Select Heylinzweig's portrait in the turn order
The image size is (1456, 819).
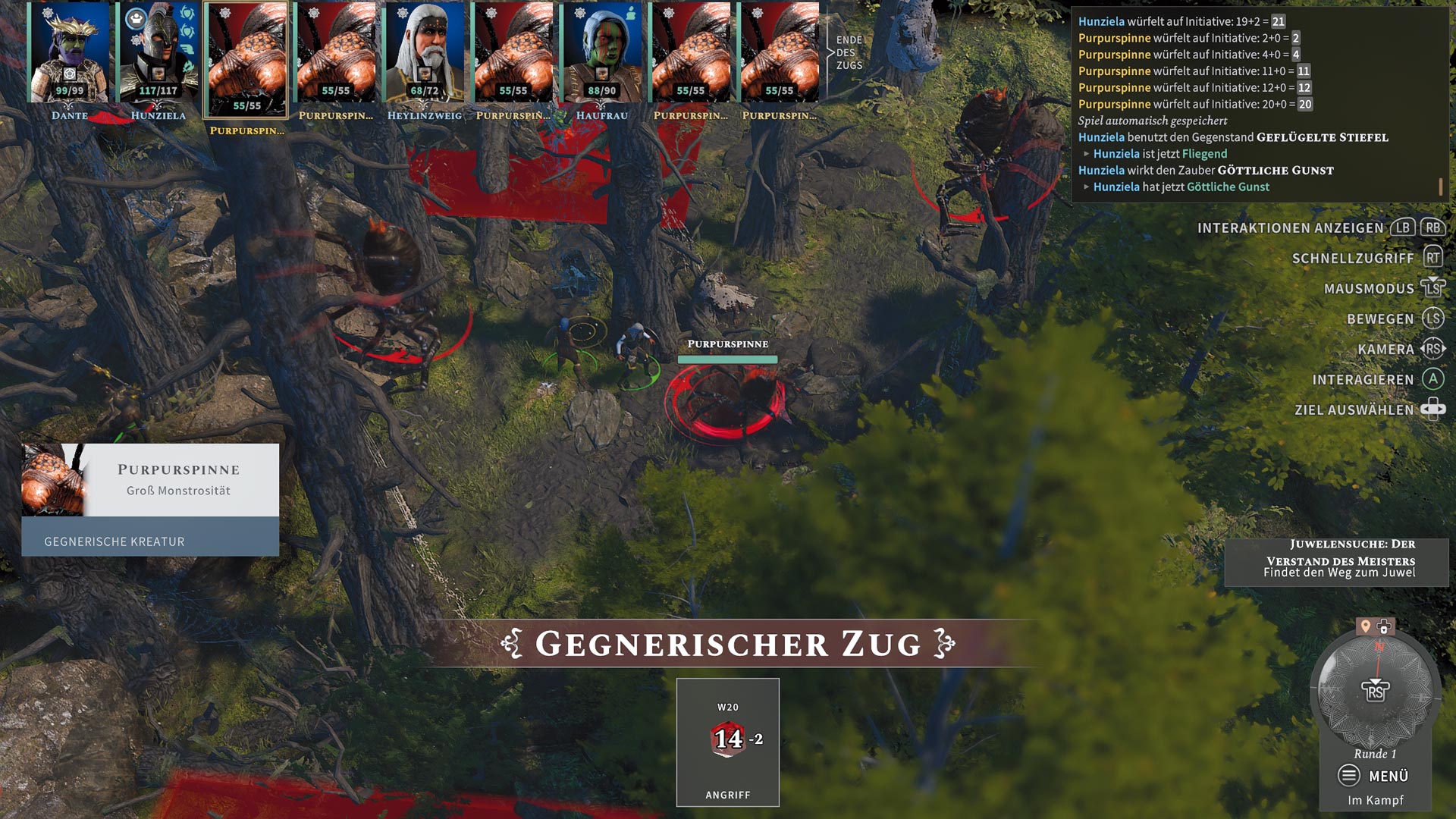[425, 53]
